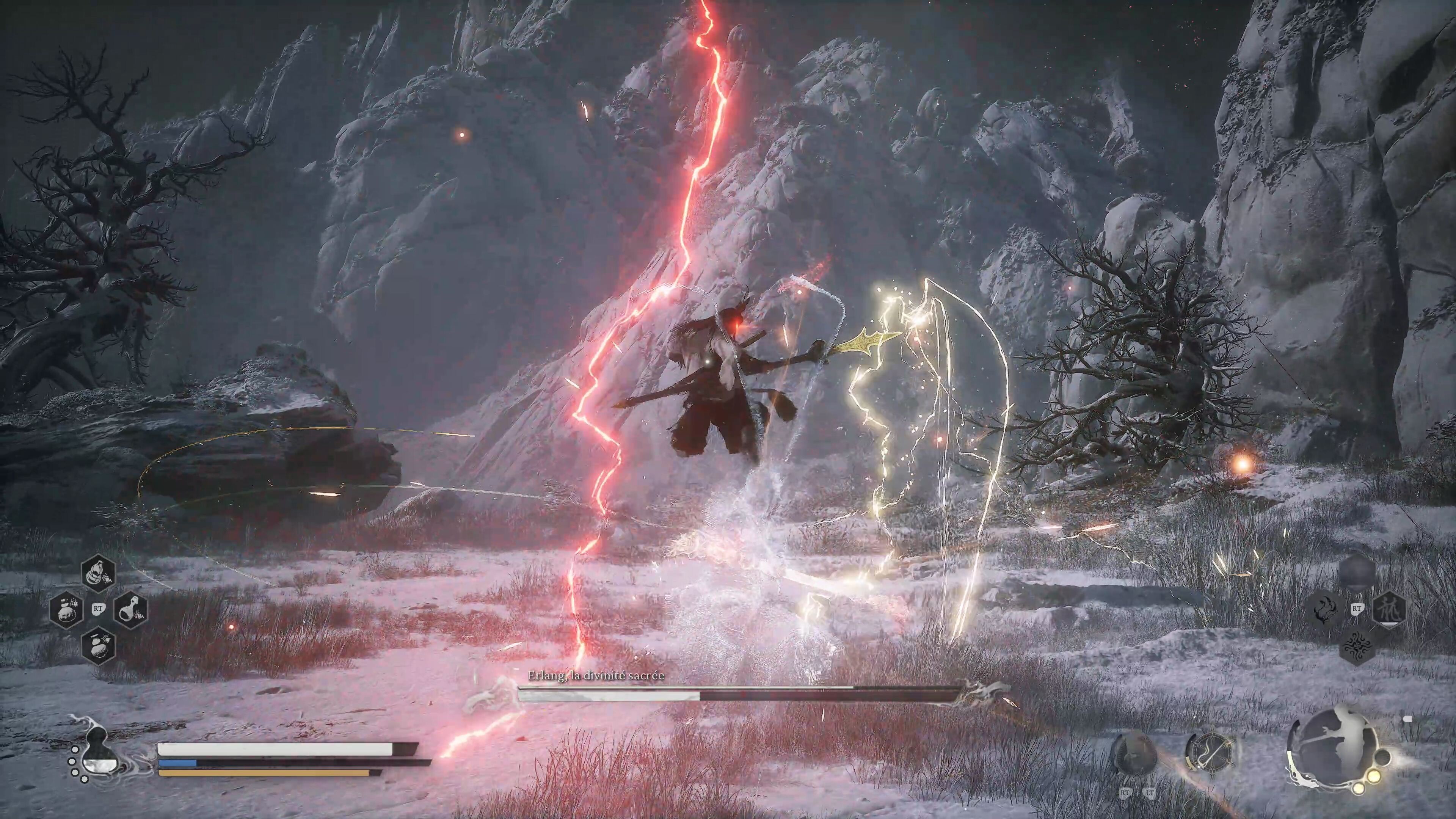
Task: Select the bottom jar consumable icon
Action: pyautogui.click(x=99, y=646)
